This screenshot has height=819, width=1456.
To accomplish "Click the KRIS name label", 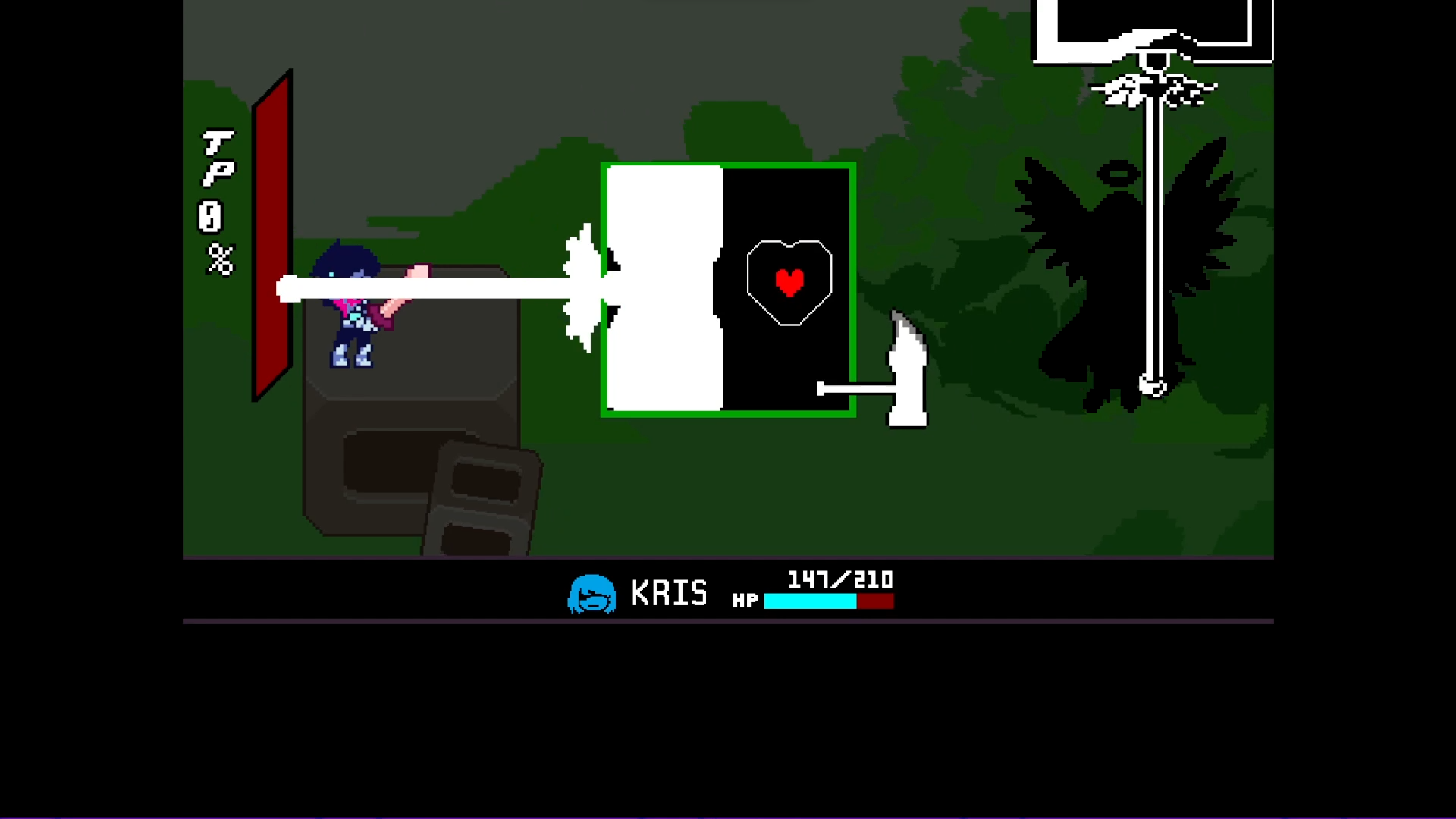I will click(667, 594).
